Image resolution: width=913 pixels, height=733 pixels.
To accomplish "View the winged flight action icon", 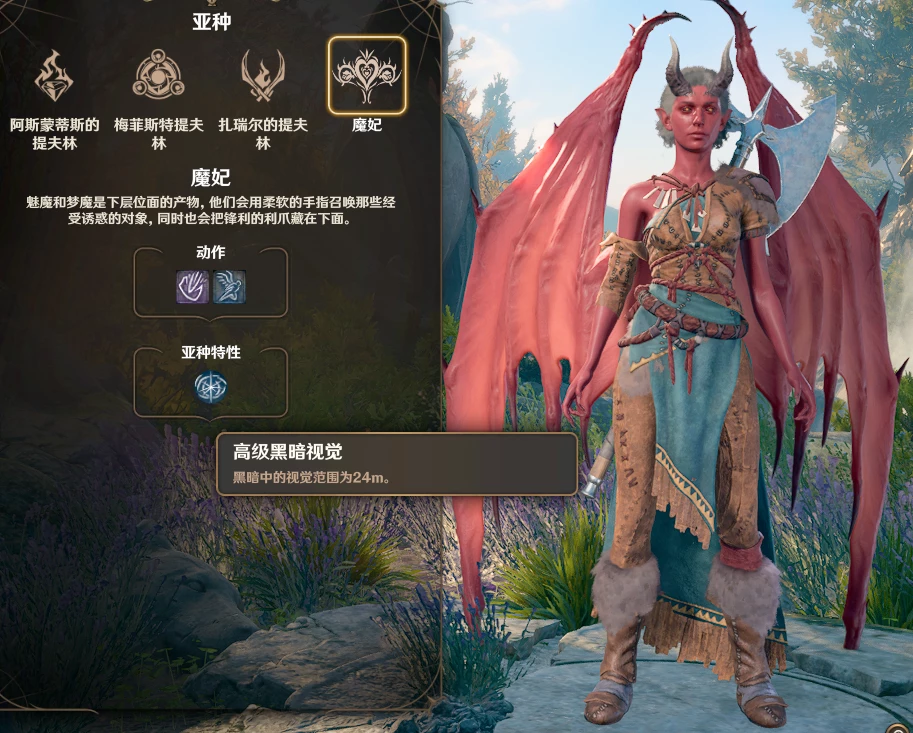I will pos(229,287).
